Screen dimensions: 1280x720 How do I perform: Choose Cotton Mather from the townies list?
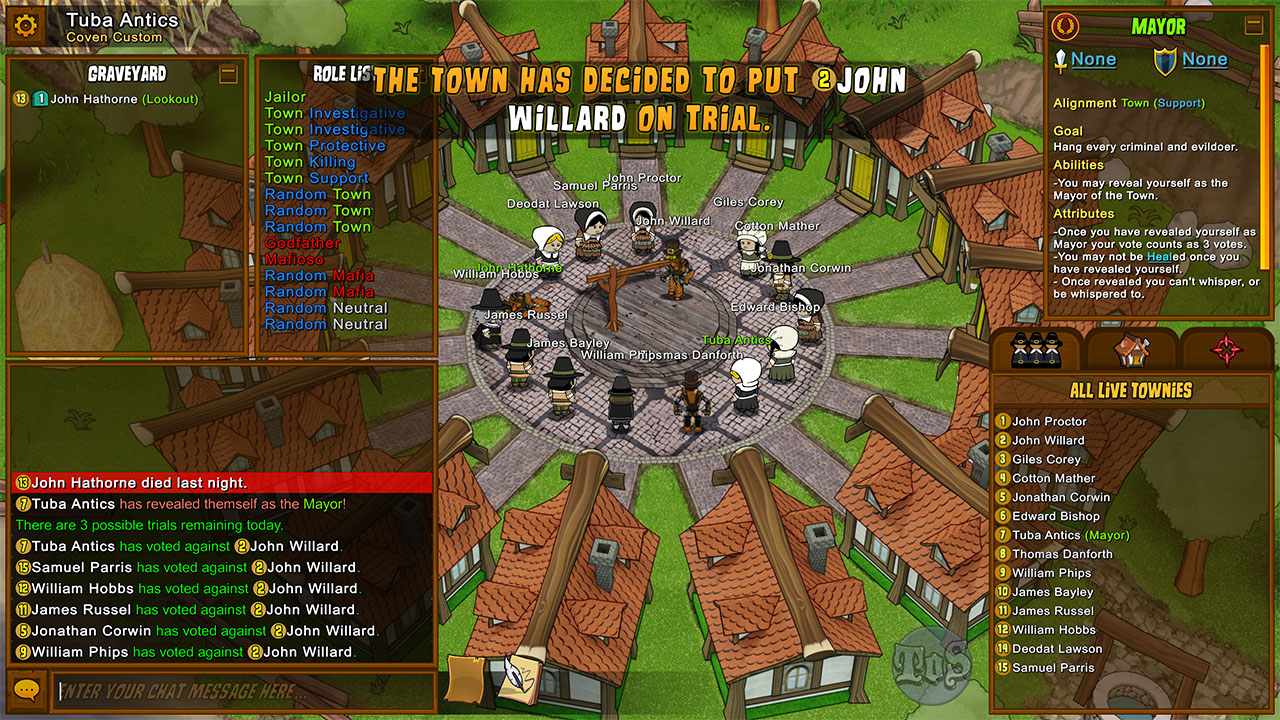coord(1053,479)
